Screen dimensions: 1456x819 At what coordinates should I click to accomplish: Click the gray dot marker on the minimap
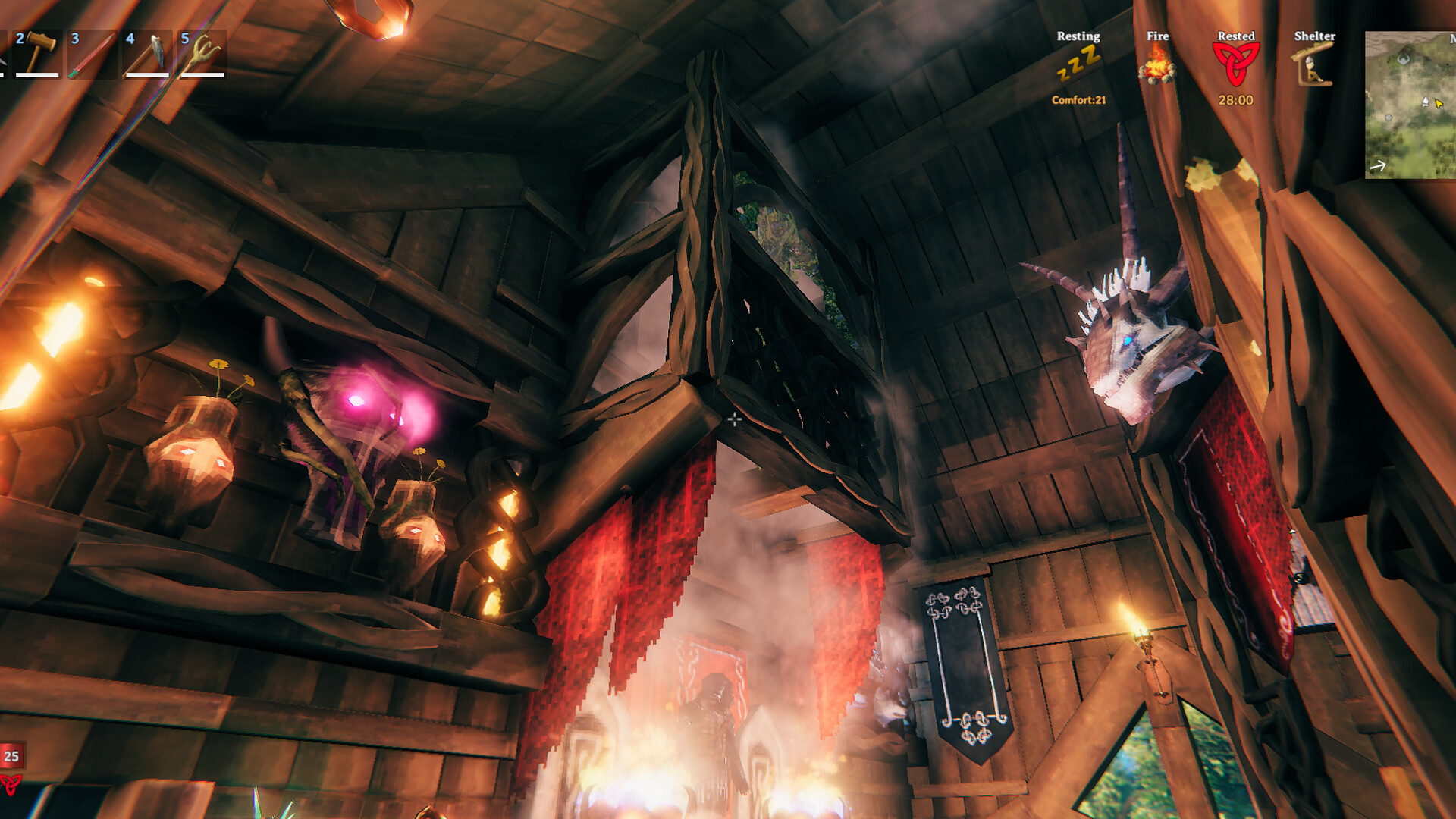point(1389,118)
